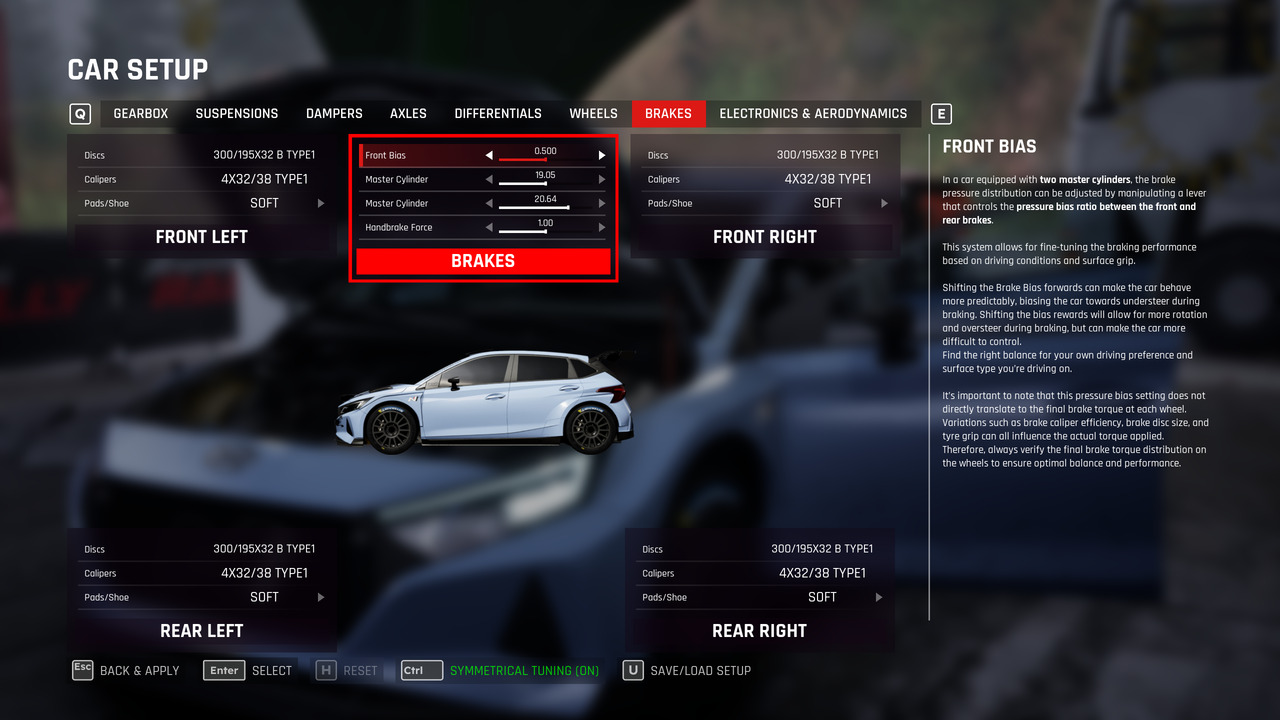Select the Dampers tab
The width and height of the screenshot is (1280, 720).
(x=334, y=113)
